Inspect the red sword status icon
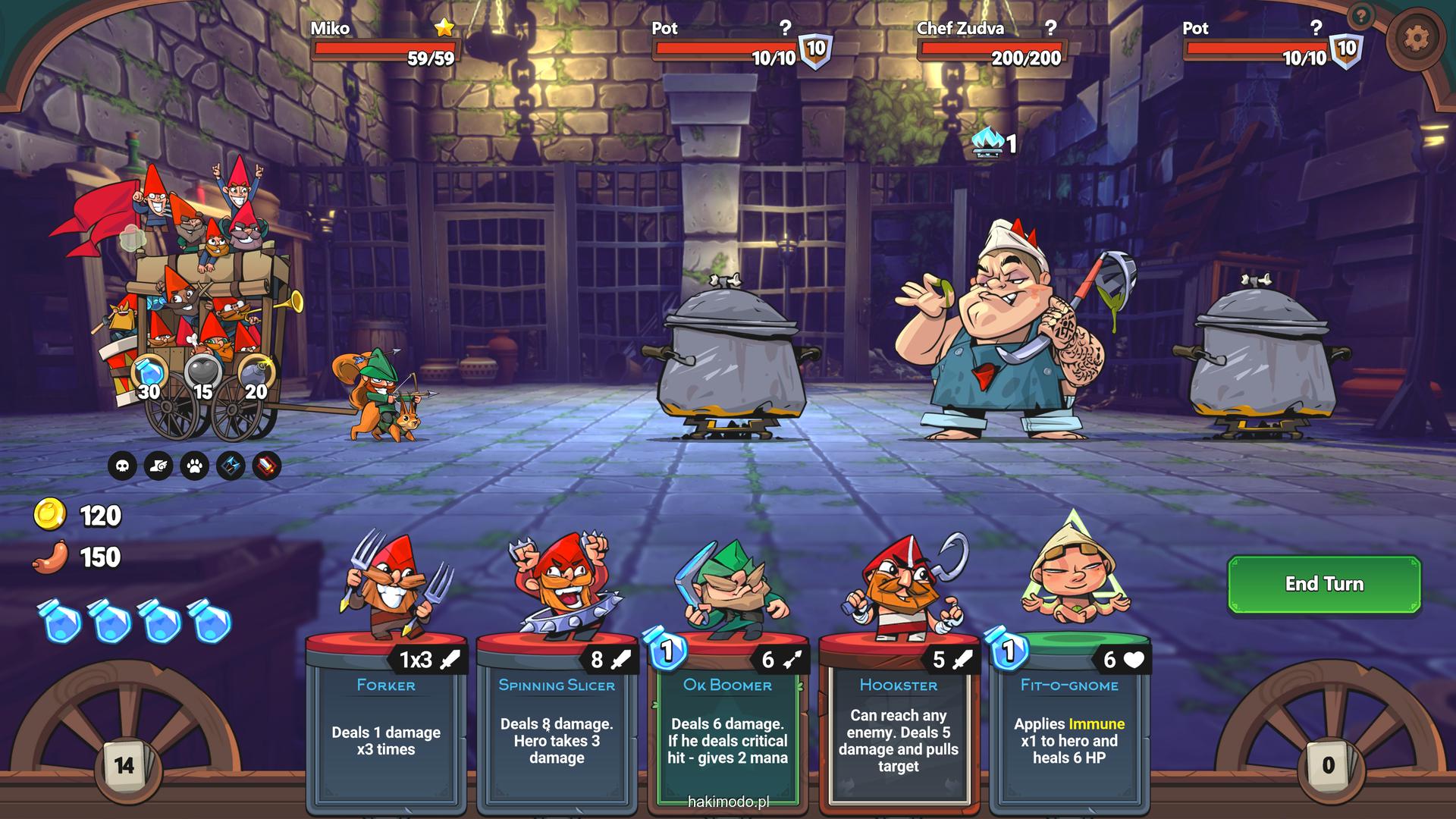 pos(267,466)
